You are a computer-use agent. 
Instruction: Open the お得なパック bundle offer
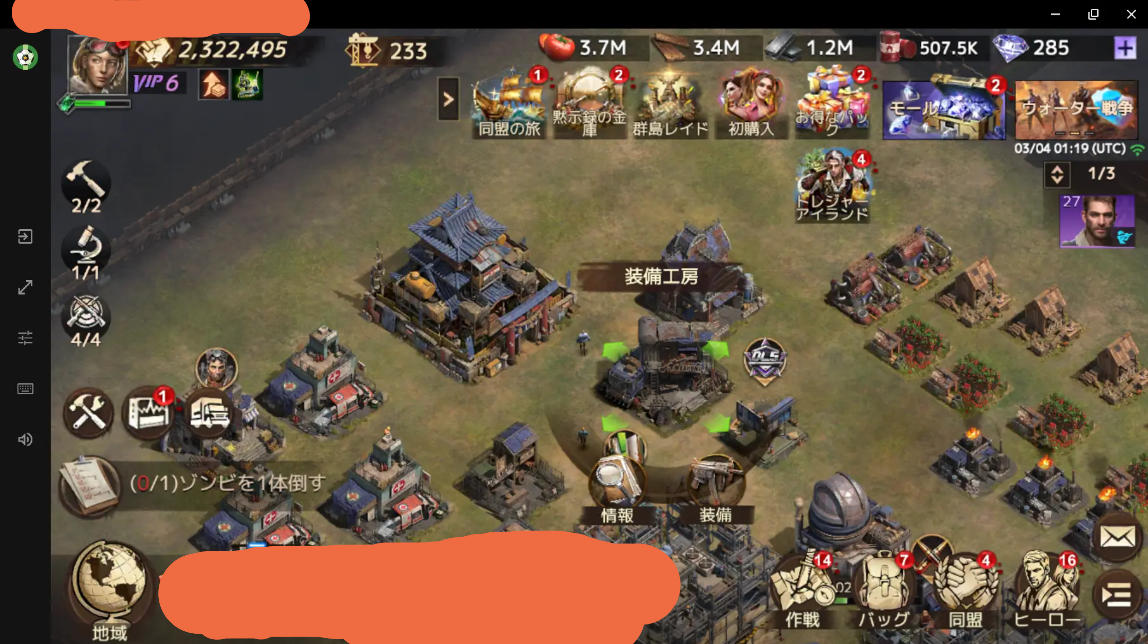pyautogui.click(x=832, y=102)
